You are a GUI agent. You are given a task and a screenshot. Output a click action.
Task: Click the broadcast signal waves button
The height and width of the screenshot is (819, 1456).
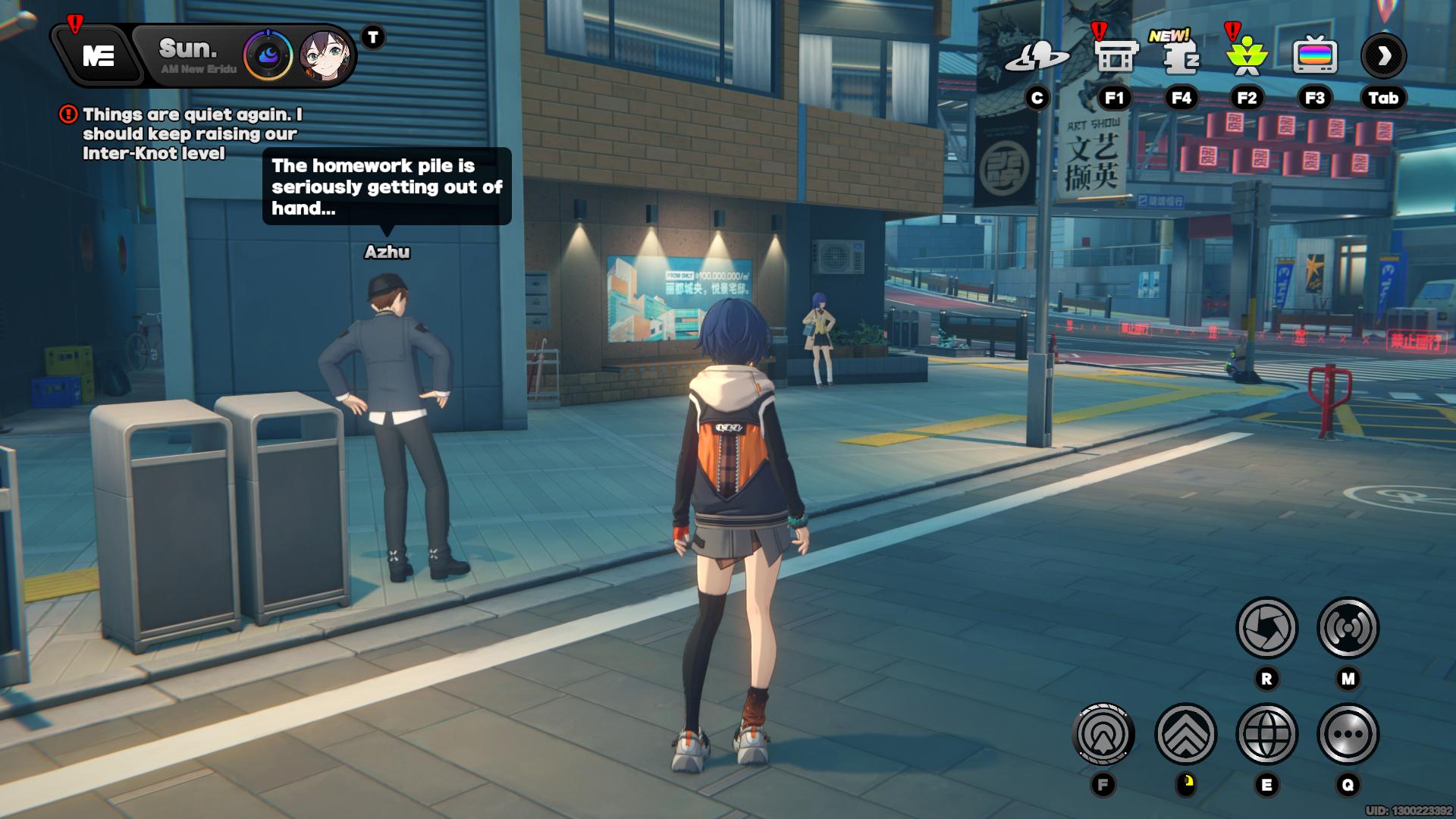pos(1348,628)
